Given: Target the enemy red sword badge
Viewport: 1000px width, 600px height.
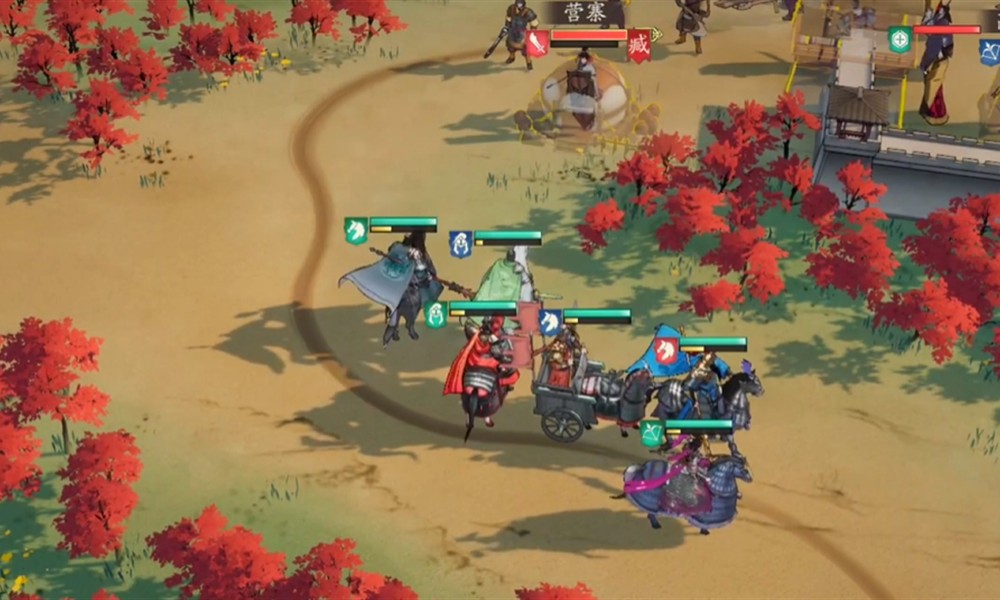Looking at the screenshot, I should [x=537, y=43].
